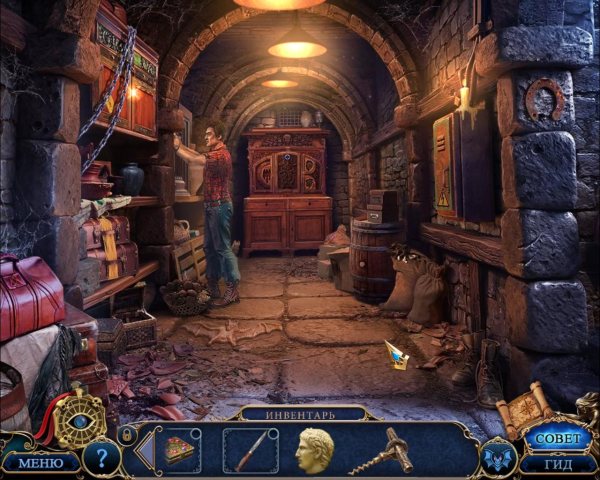This screenshot has height=480, width=600.
Task: Toggle the inventory padlock icon
Action: [x=127, y=435]
